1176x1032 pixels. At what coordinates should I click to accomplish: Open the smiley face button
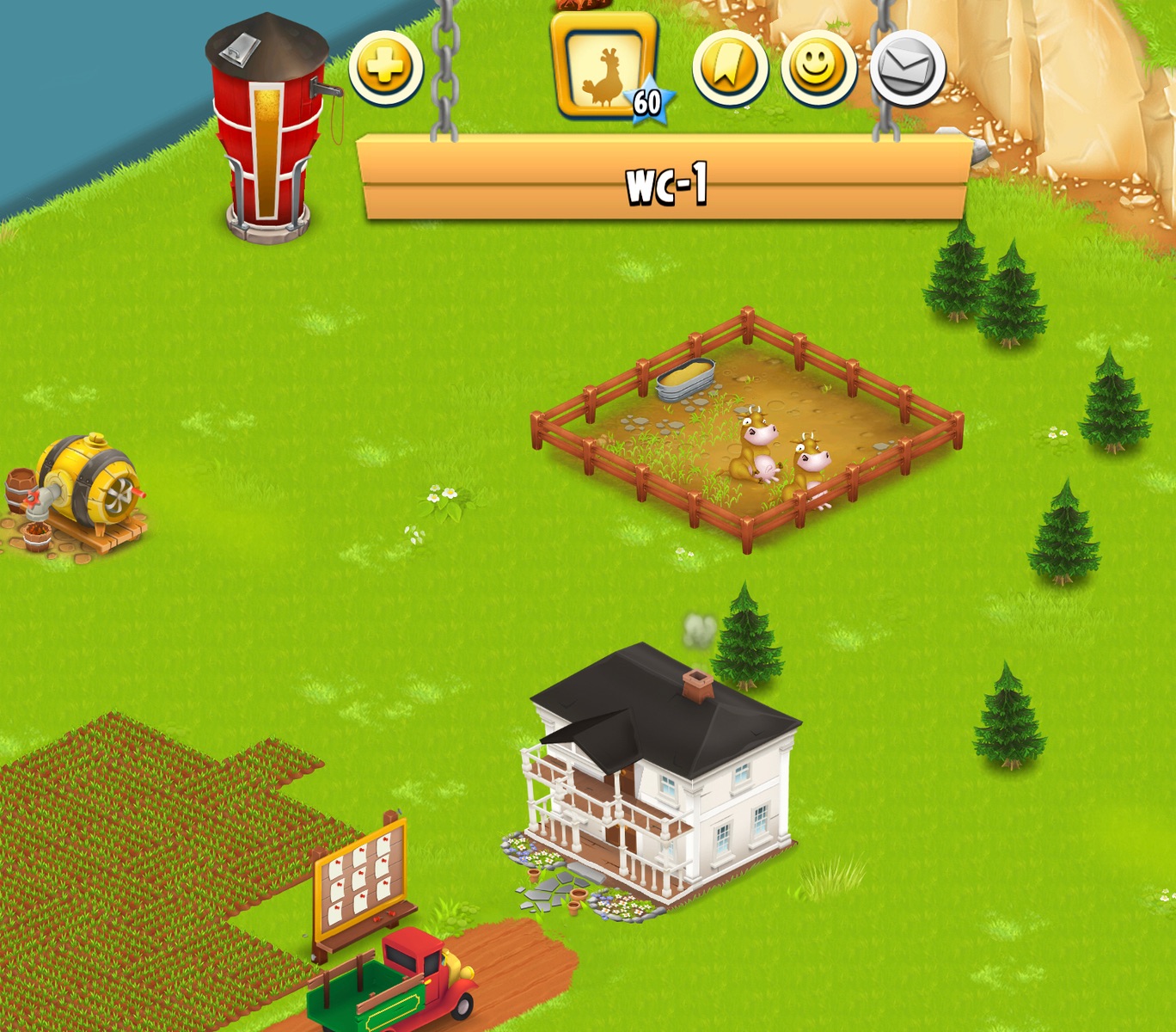click(x=818, y=68)
